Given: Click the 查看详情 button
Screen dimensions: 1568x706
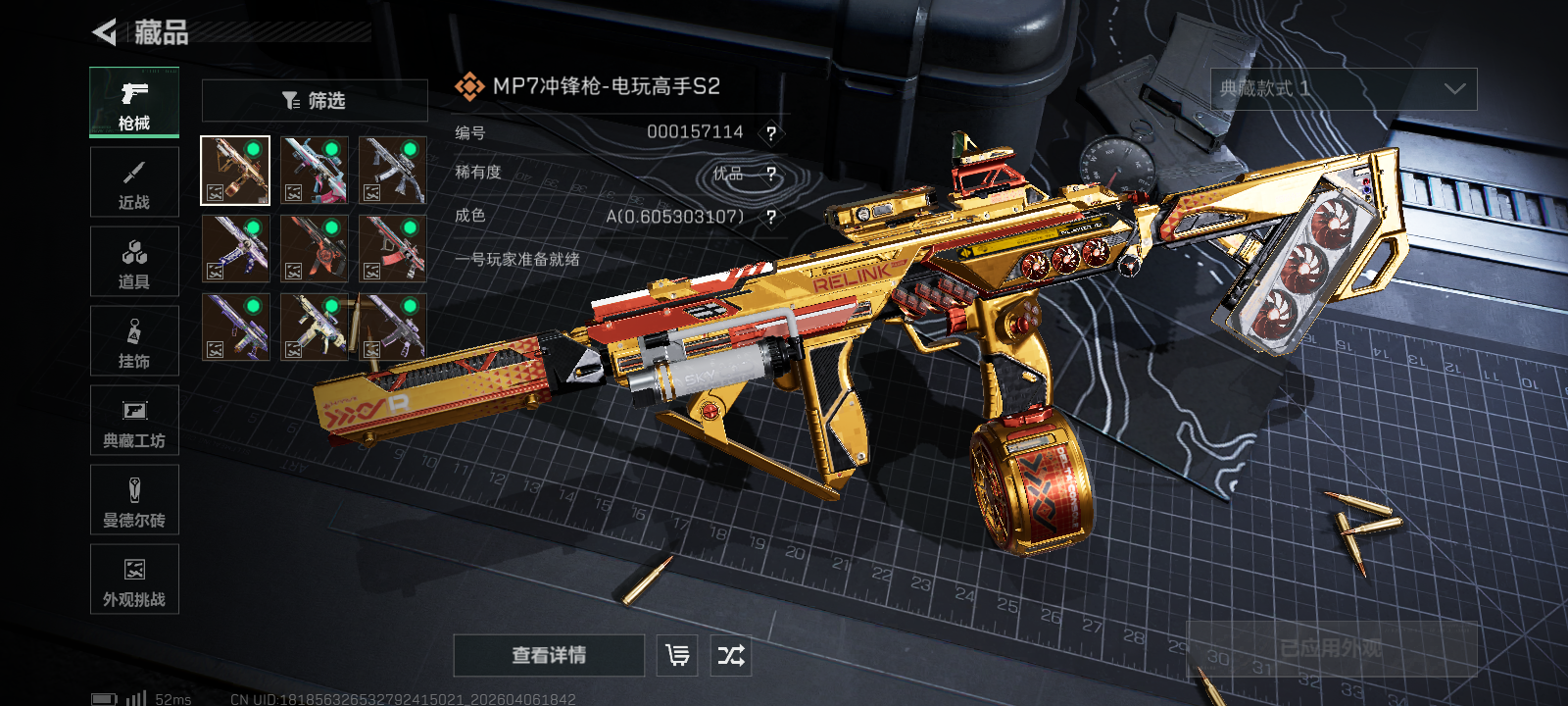Looking at the screenshot, I should click(549, 655).
